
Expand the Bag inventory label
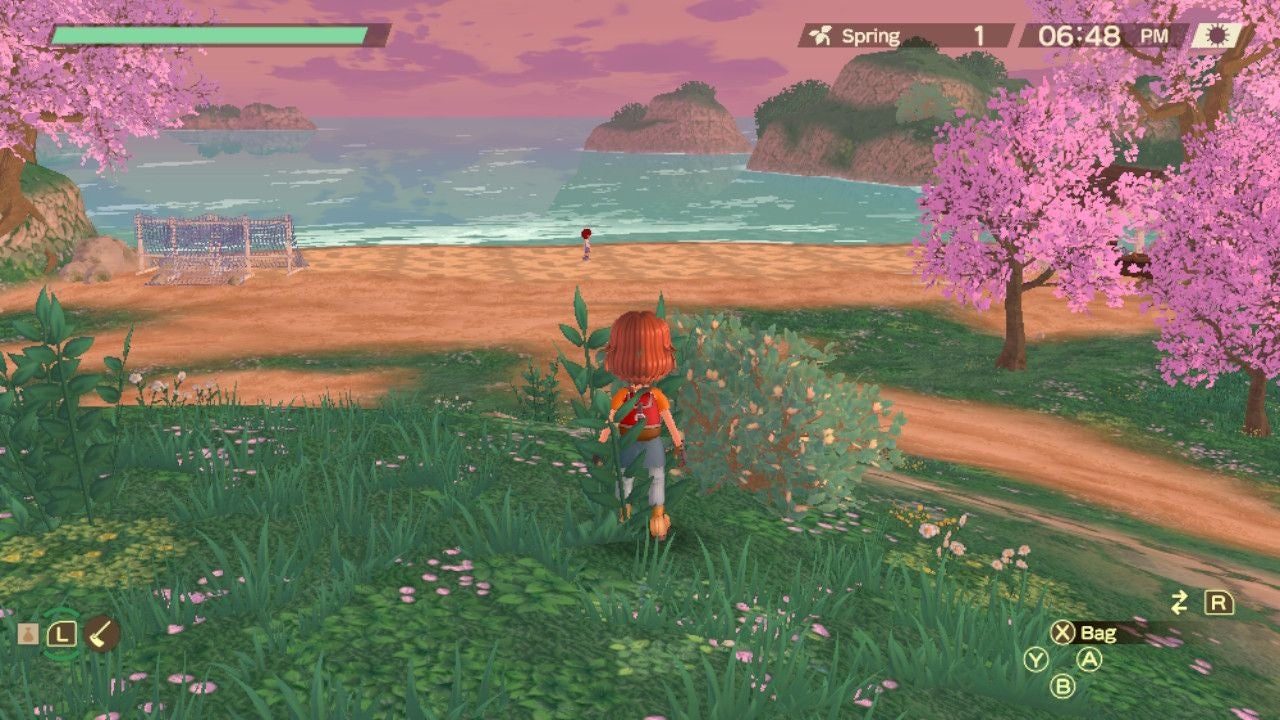pos(1098,633)
